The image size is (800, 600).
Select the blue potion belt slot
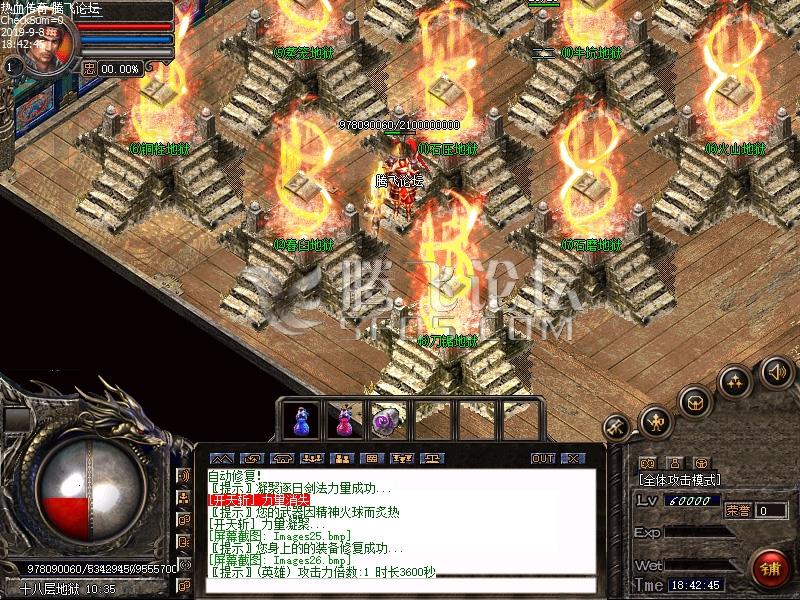point(302,420)
